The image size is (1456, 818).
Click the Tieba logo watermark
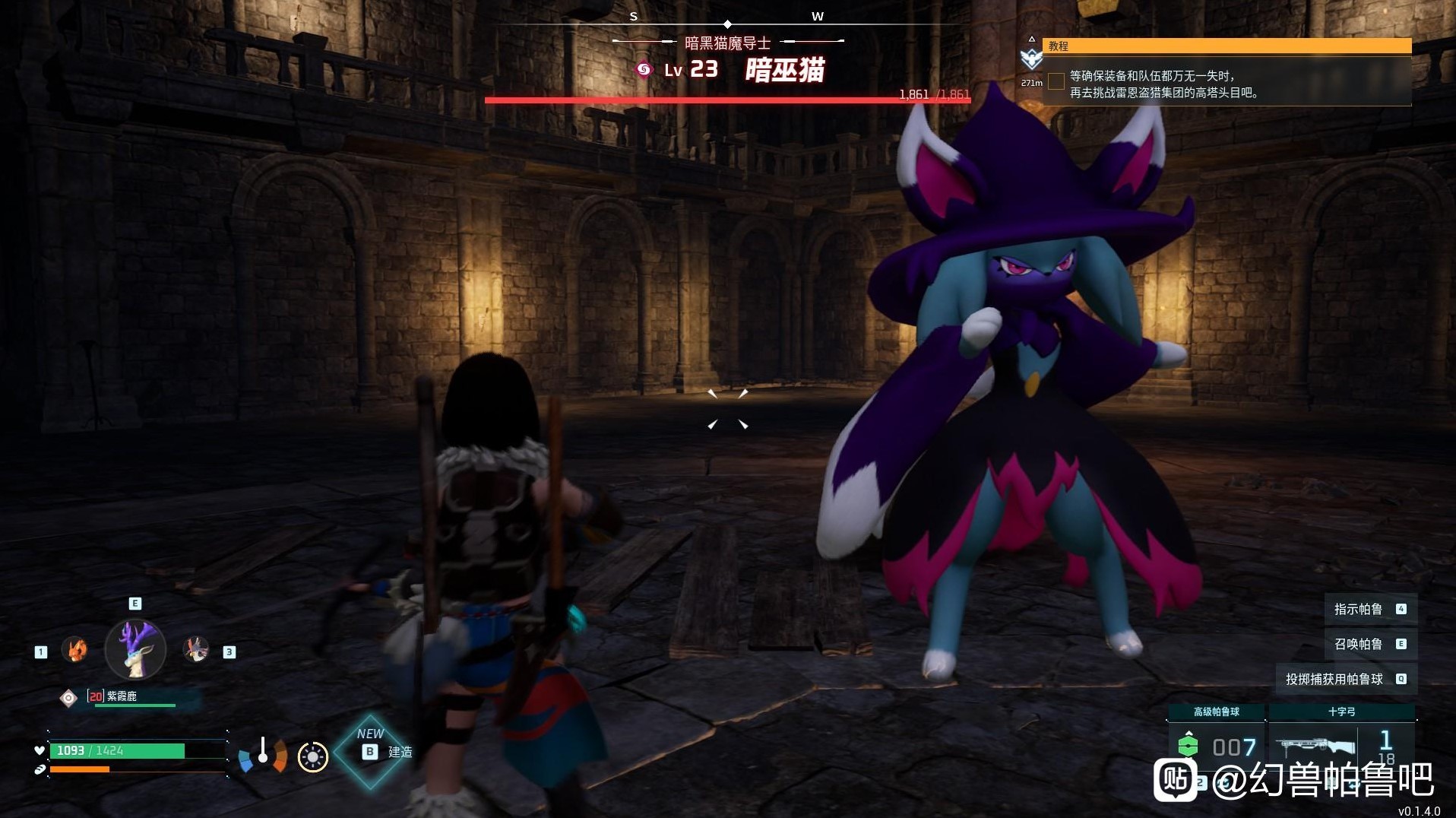click(x=1176, y=780)
